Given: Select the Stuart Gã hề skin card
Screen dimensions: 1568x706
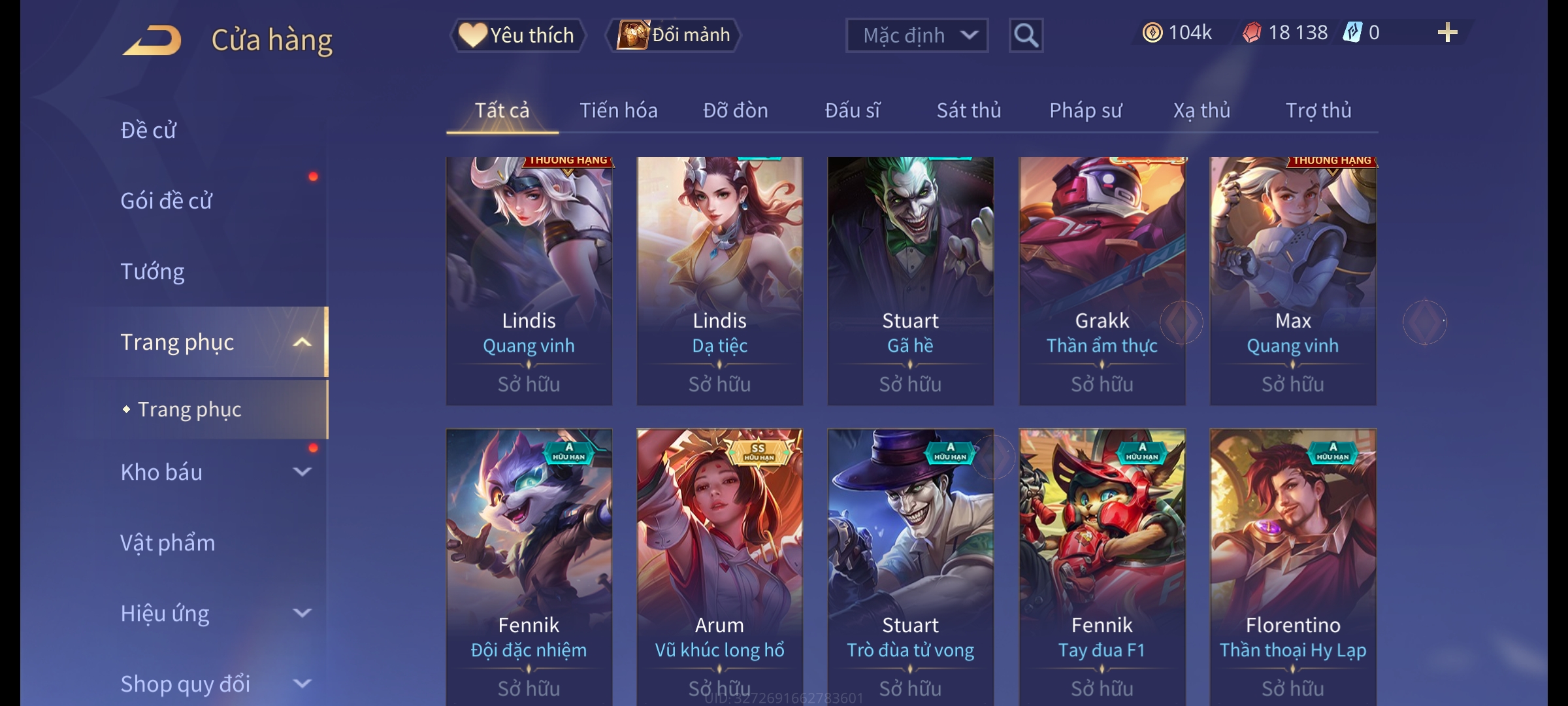Looking at the screenshot, I should click(x=910, y=280).
